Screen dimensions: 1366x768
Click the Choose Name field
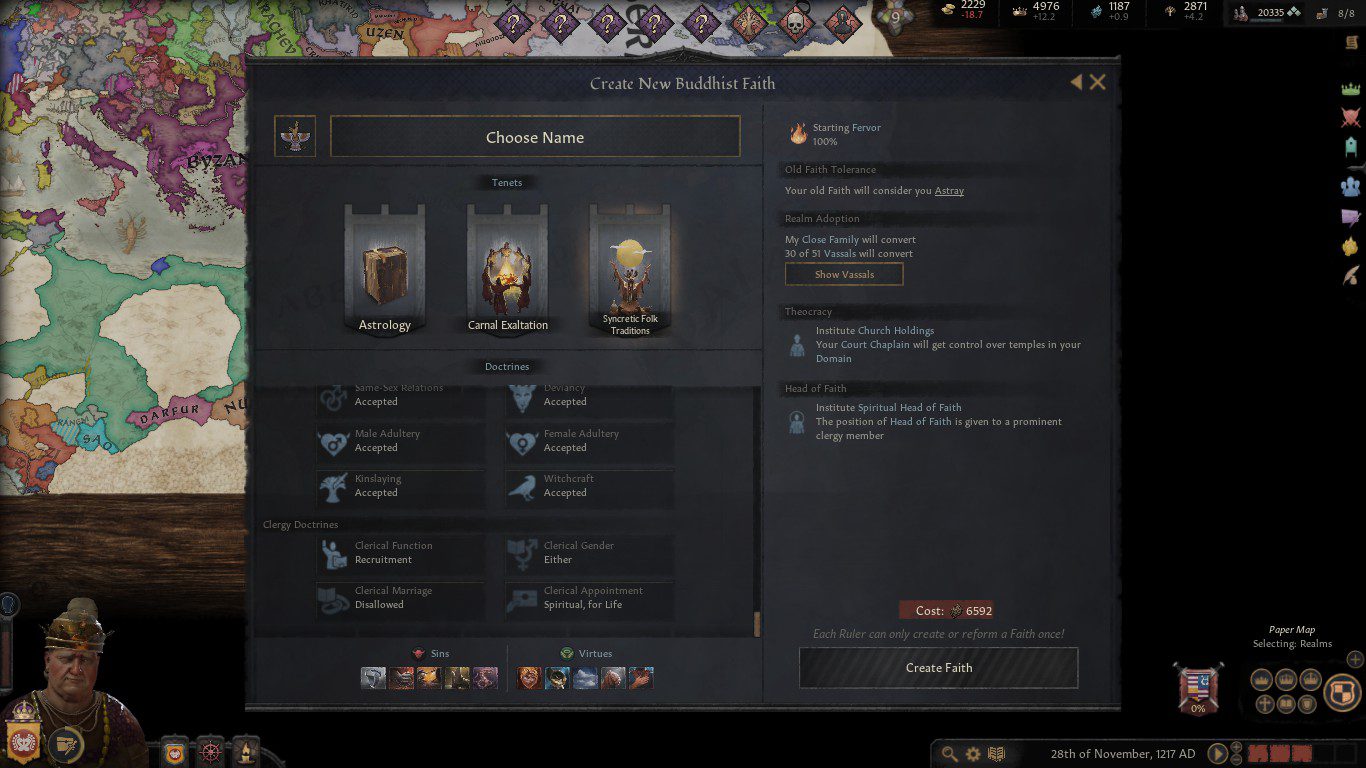535,137
